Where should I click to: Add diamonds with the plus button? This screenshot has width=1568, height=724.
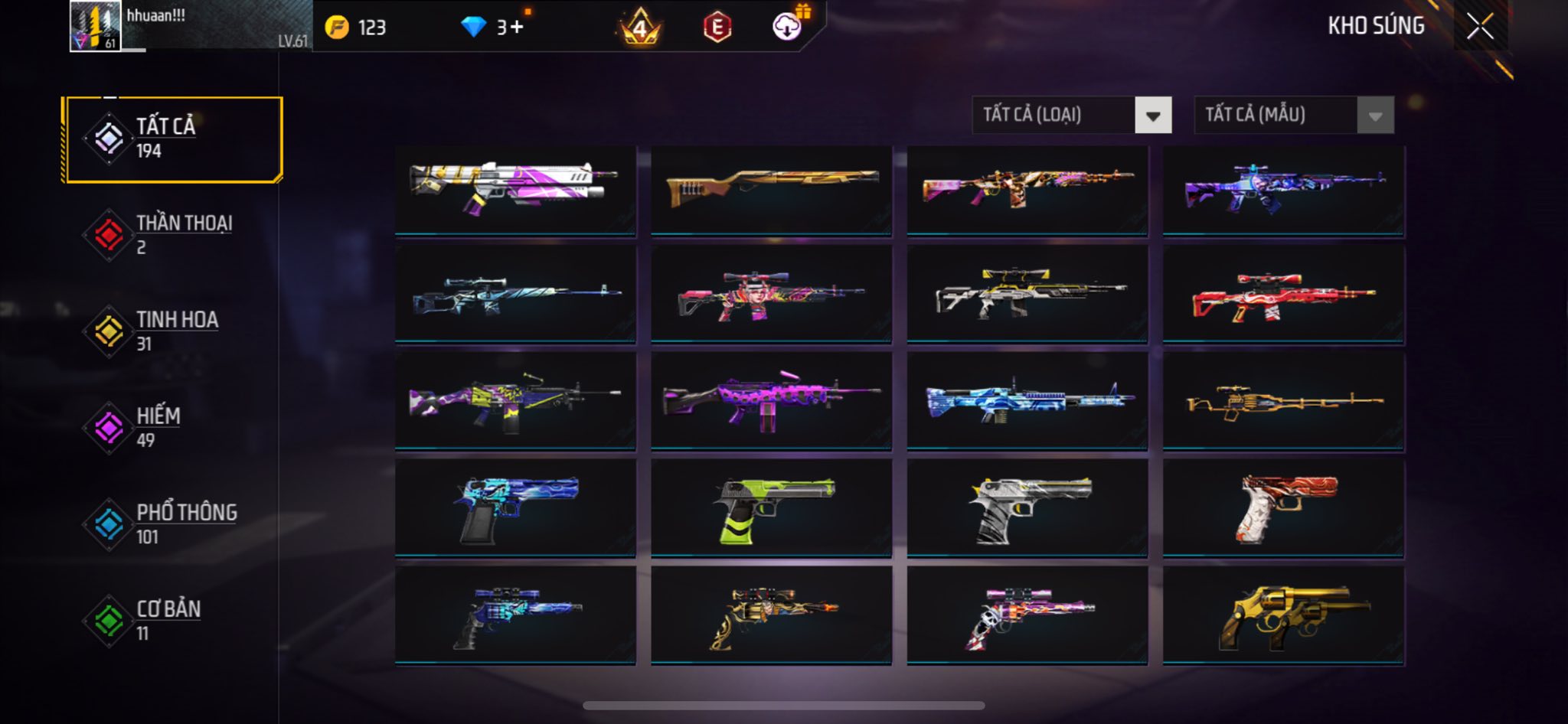tap(517, 28)
